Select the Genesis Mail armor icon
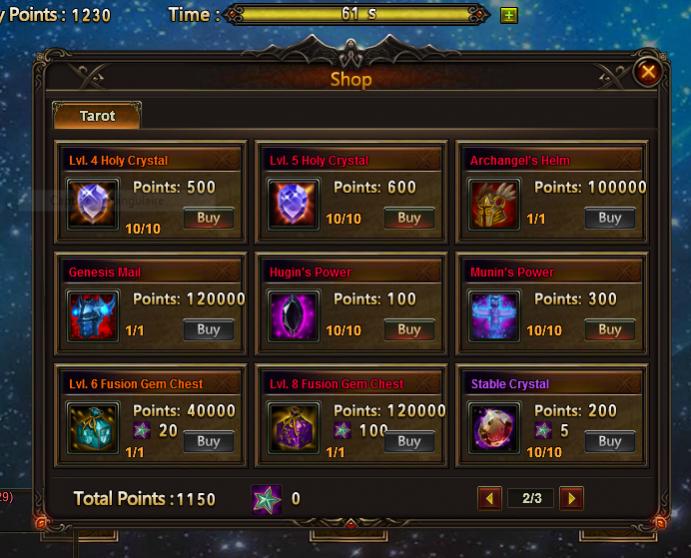The image size is (691, 558). click(x=94, y=317)
